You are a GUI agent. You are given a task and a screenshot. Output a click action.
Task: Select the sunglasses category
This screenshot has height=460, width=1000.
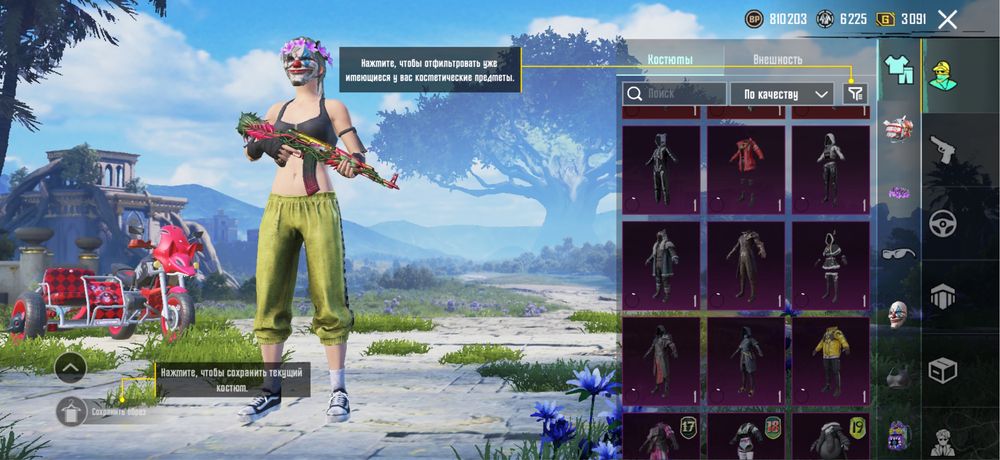[x=898, y=253]
